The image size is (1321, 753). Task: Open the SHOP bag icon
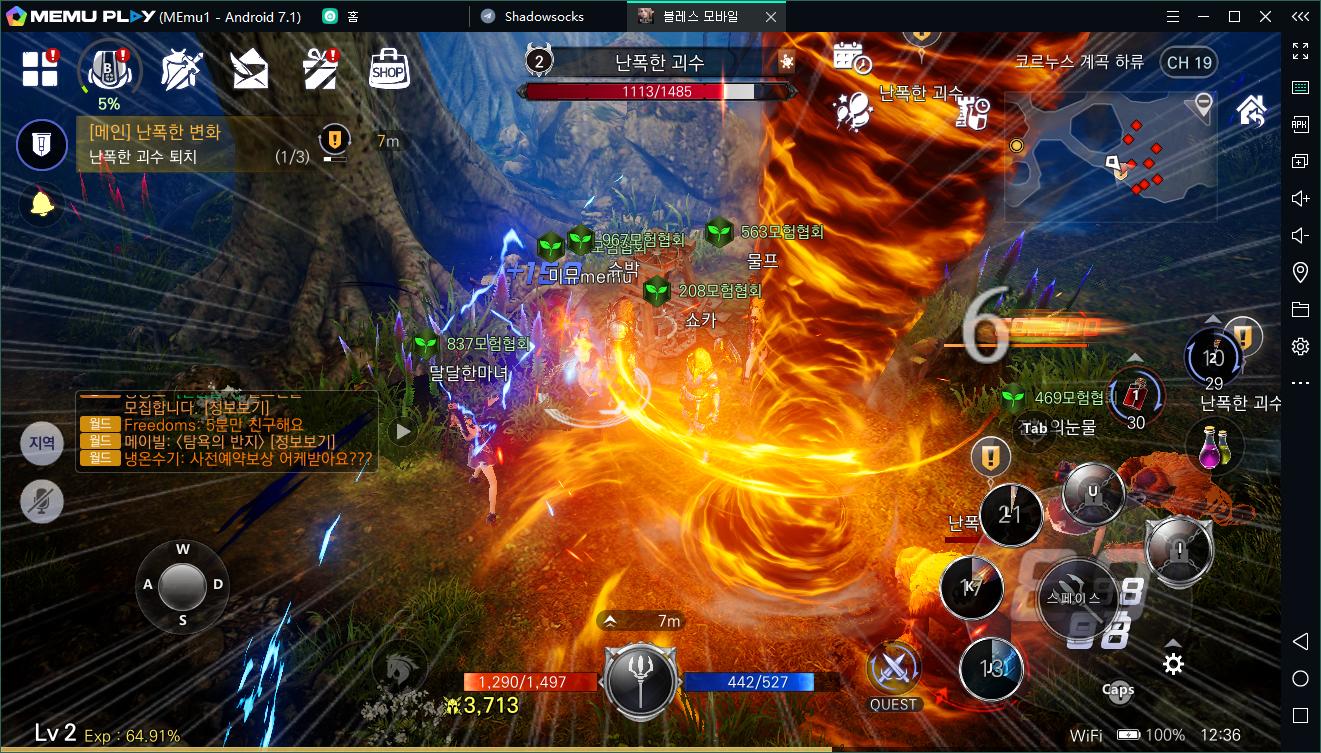pos(388,70)
